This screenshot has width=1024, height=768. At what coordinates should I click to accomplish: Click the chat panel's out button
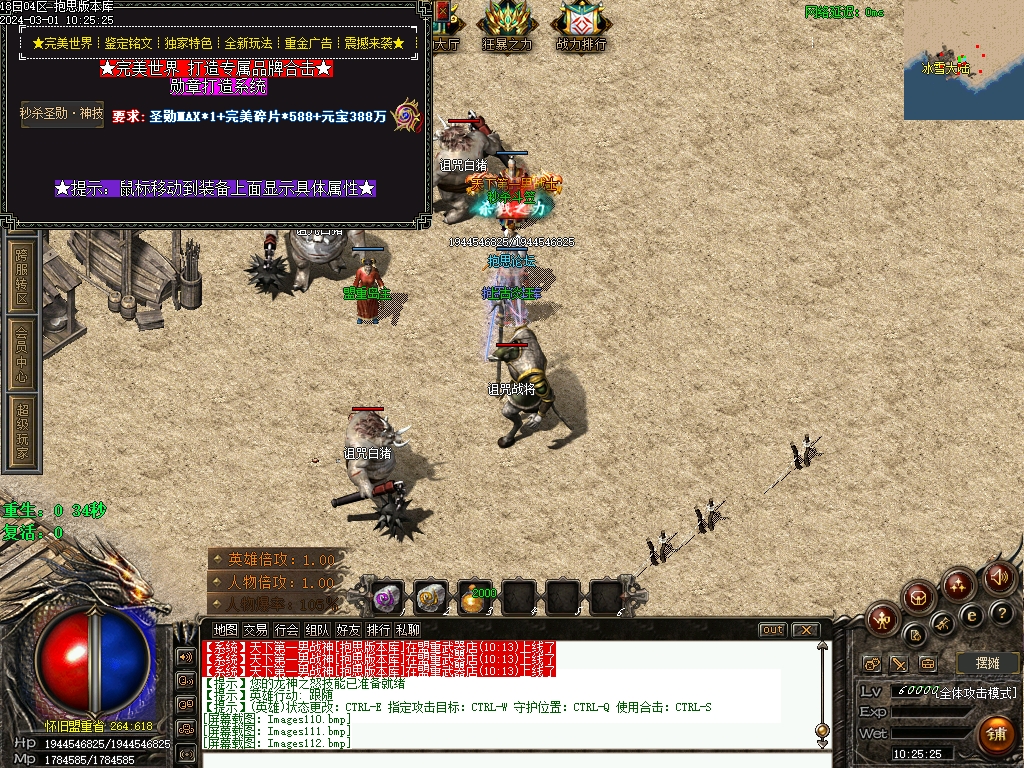(x=772, y=630)
